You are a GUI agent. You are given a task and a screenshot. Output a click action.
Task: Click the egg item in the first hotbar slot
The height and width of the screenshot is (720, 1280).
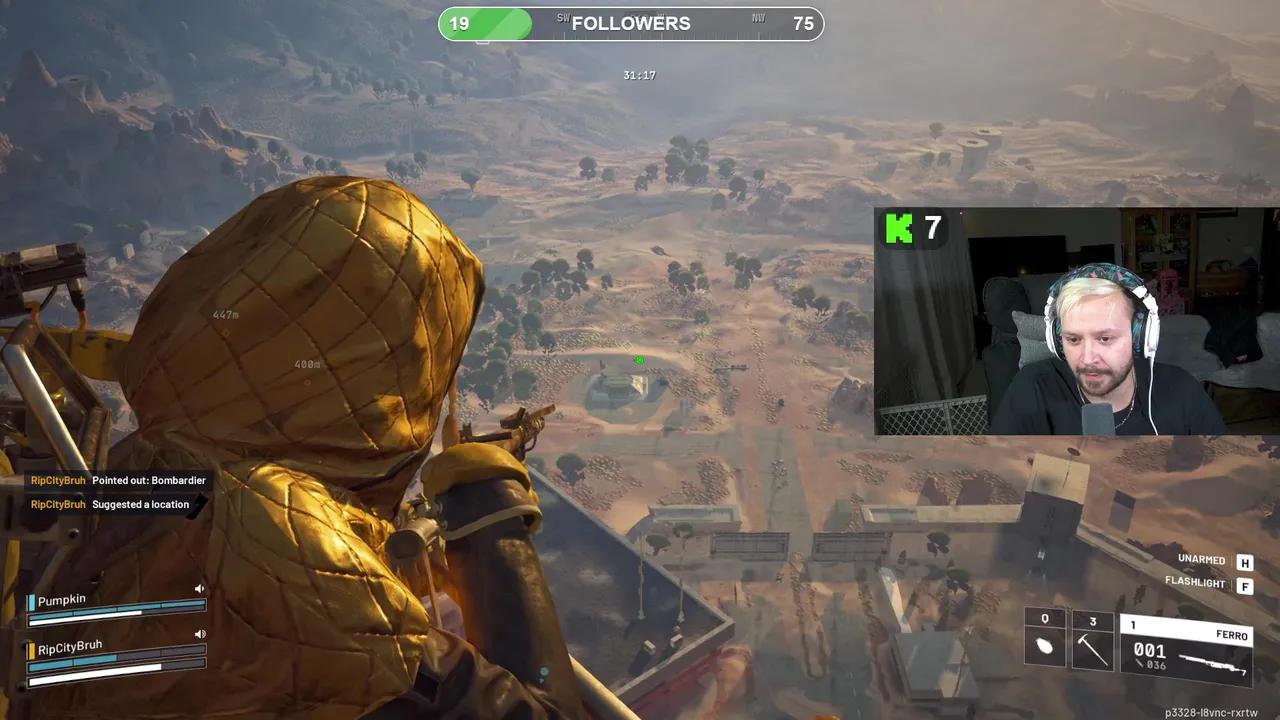pyautogui.click(x=1045, y=645)
